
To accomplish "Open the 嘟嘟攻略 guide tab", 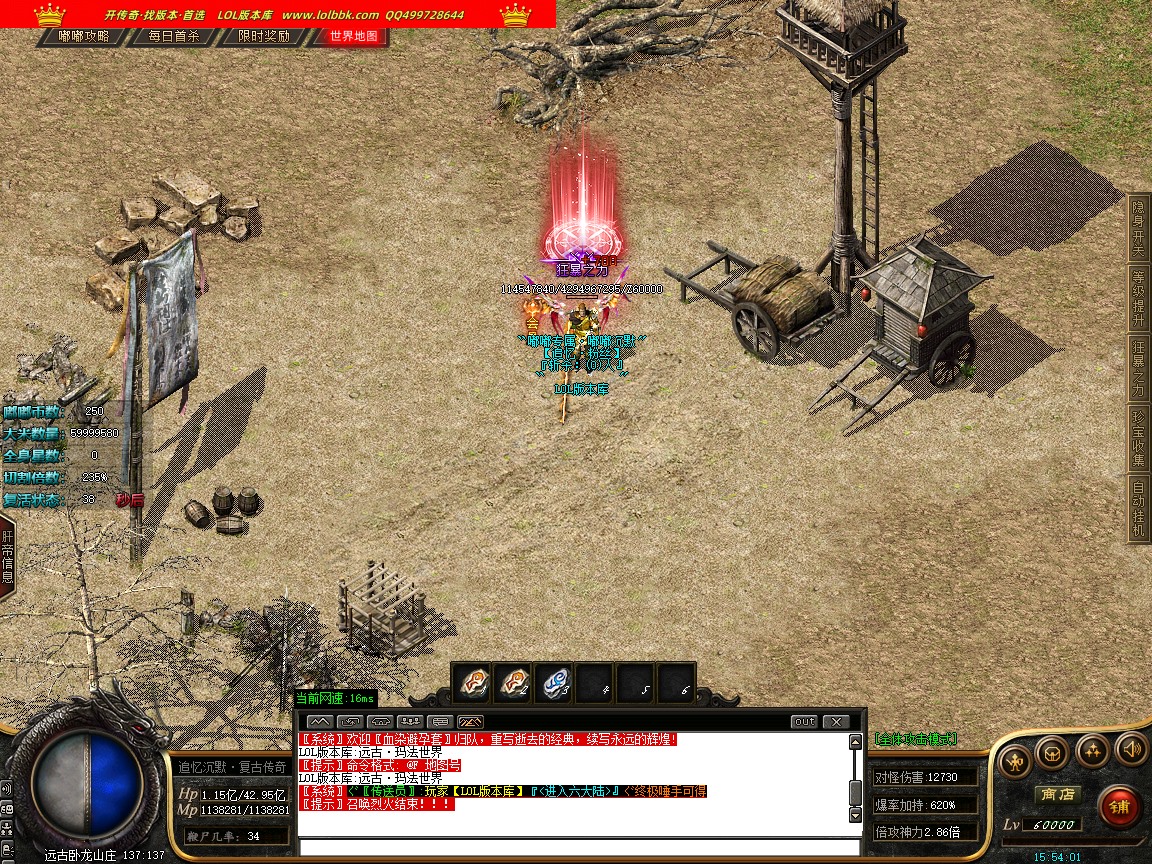I will [x=84, y=36].
